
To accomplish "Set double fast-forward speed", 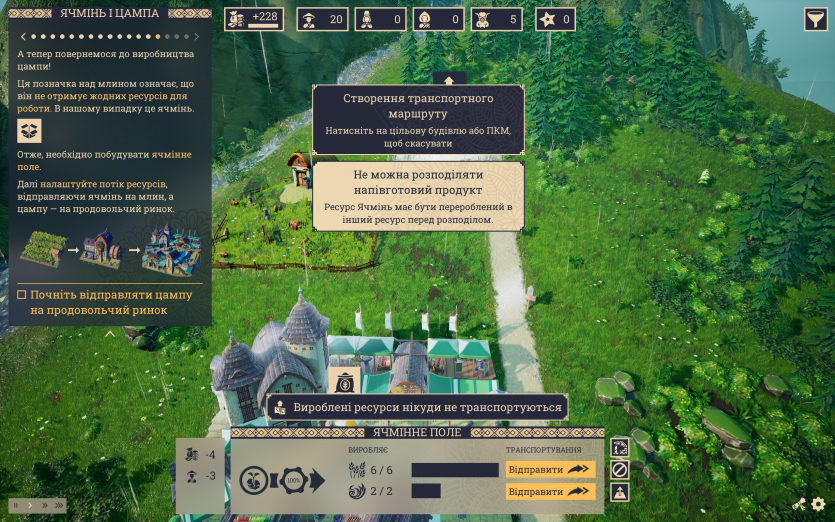I will click(43, 505).
